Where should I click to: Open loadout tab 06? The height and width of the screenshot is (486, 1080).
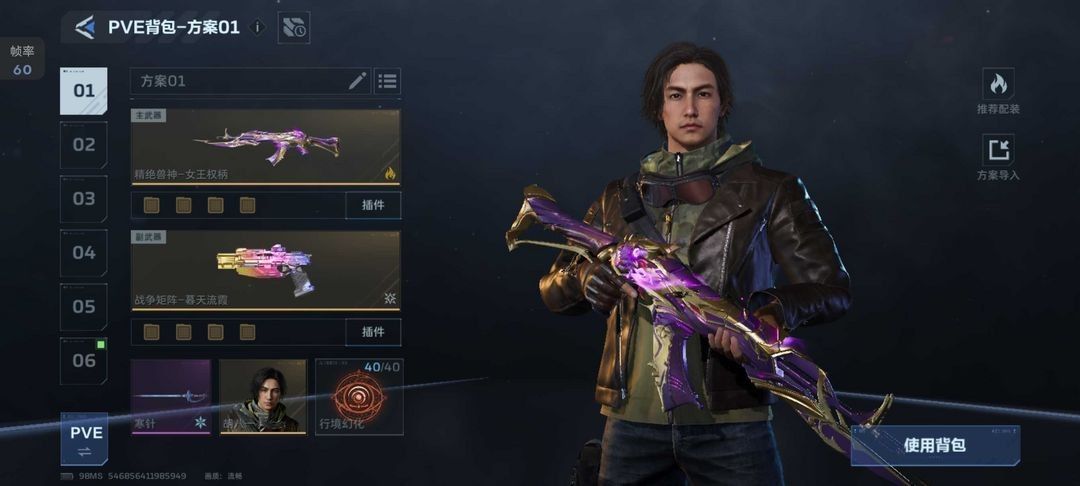(x=84, y=361)
